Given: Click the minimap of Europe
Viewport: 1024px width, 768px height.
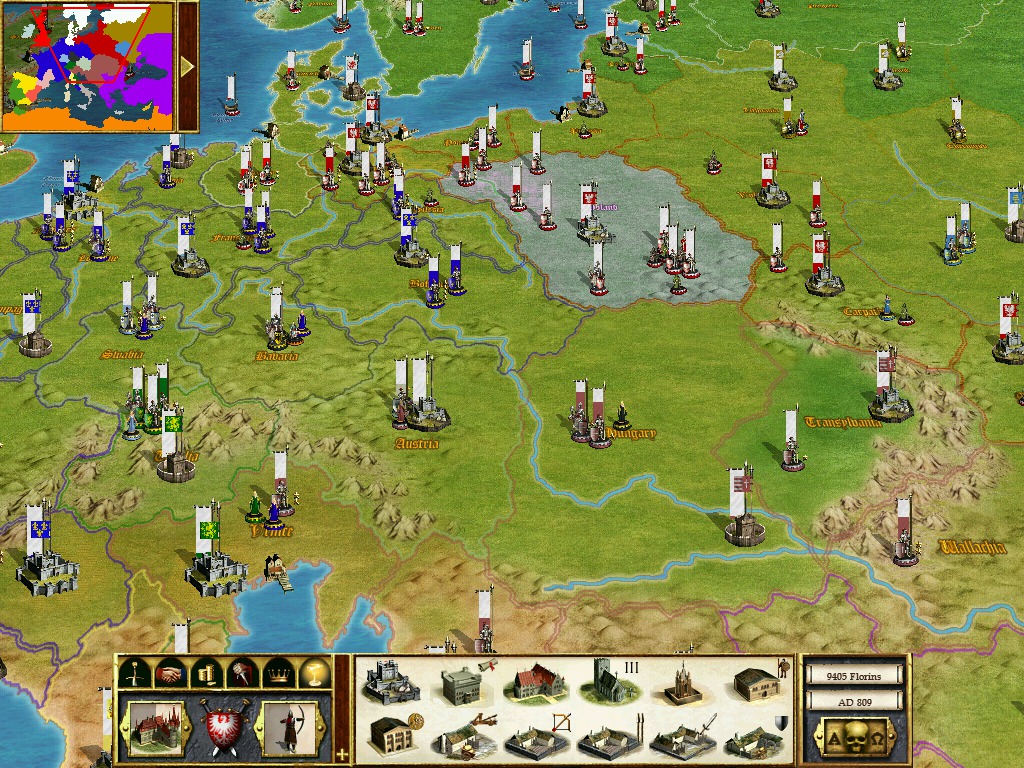Looking at the screenshot, I should pyautogui.click(x=88, y=66).
